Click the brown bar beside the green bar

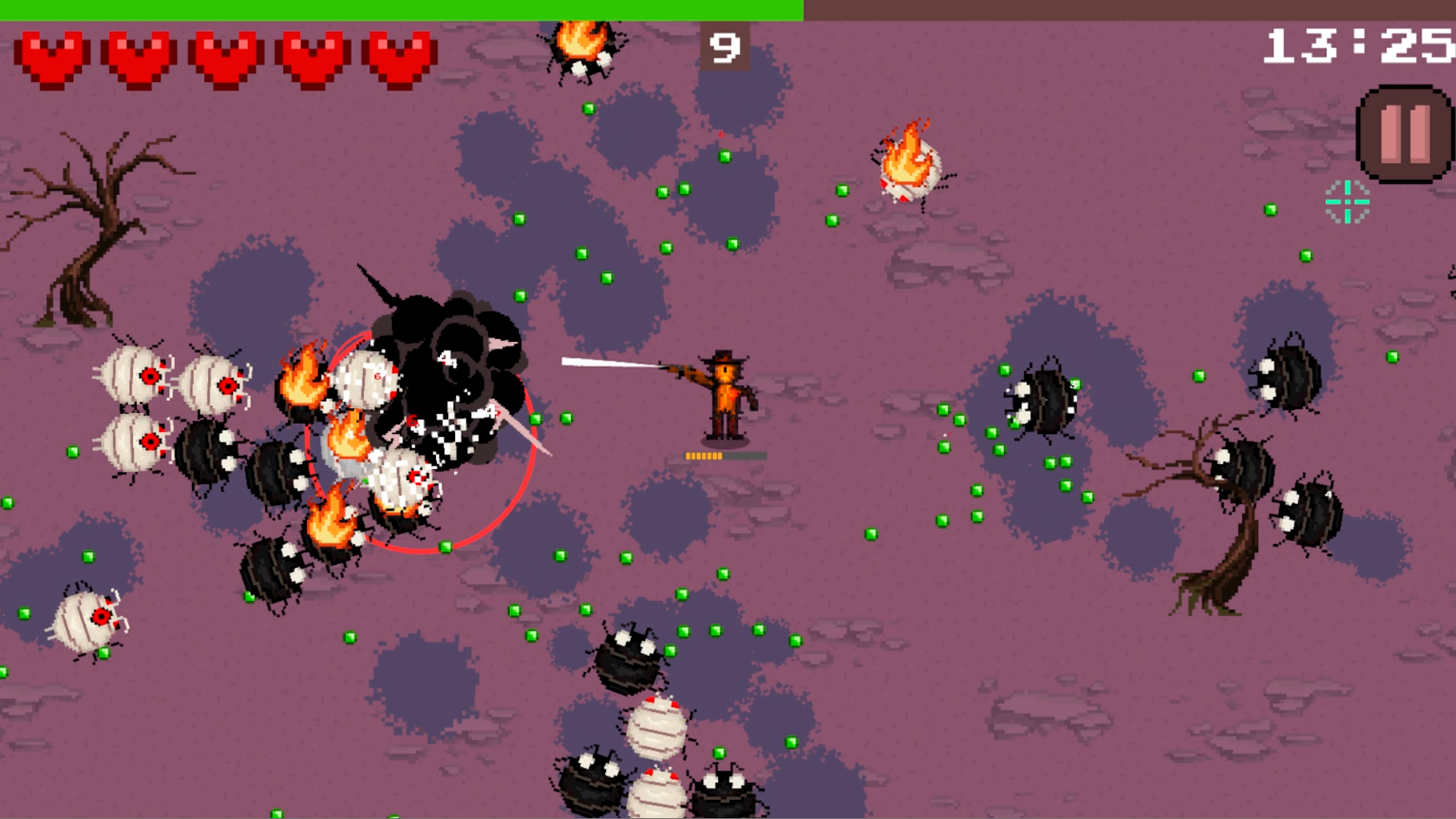pos(1130,10)
